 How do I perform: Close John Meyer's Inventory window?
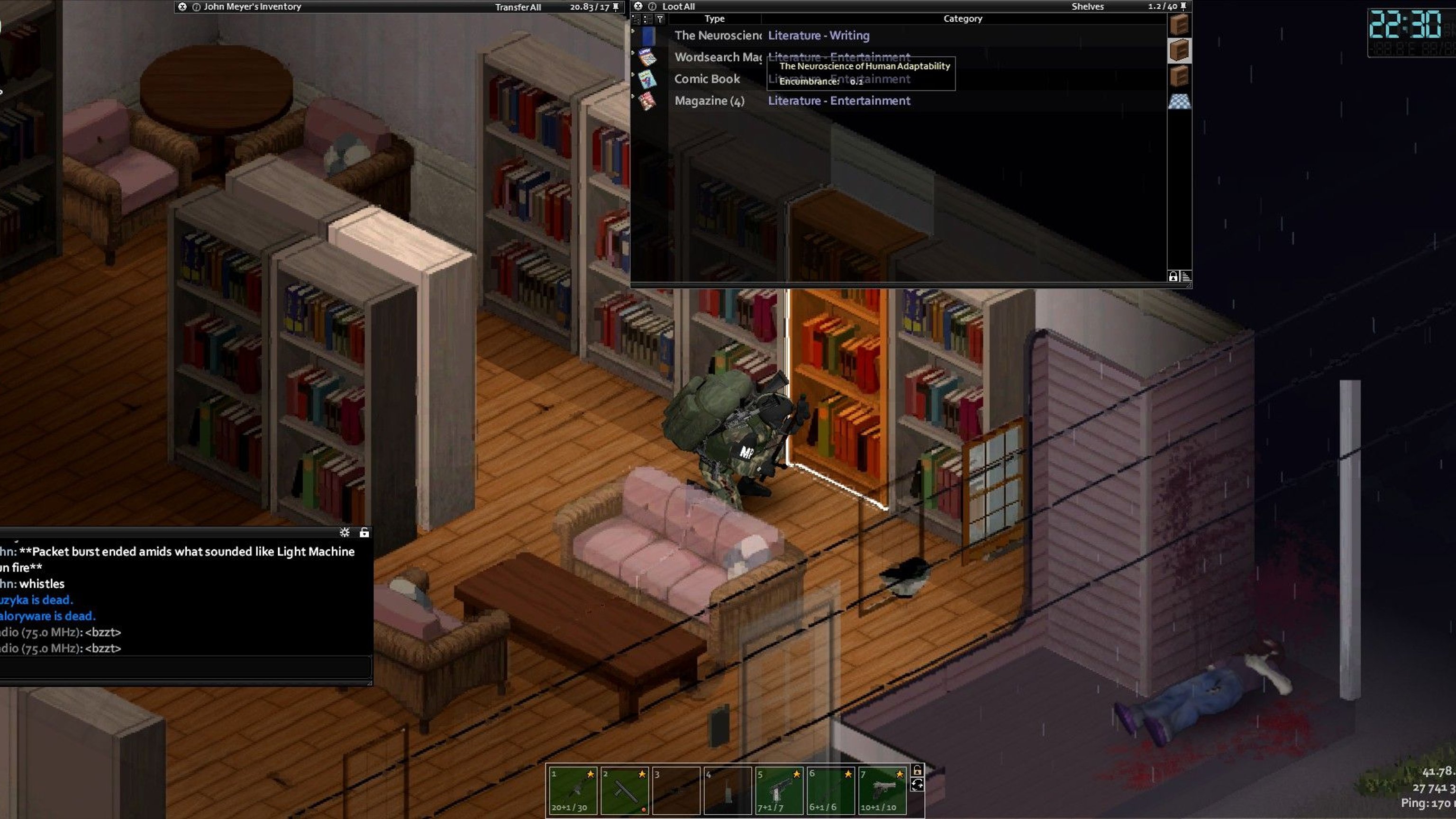pos(182,7)
